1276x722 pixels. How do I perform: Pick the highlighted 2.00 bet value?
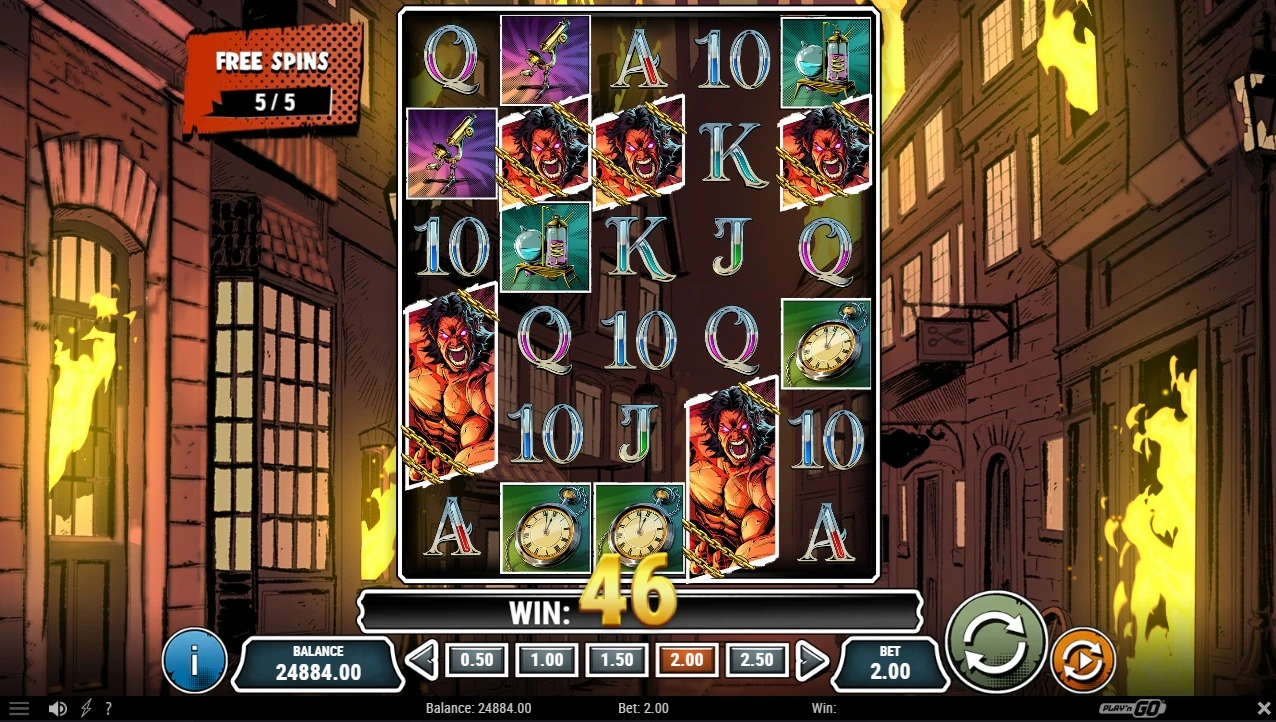[x=686, y=660]
